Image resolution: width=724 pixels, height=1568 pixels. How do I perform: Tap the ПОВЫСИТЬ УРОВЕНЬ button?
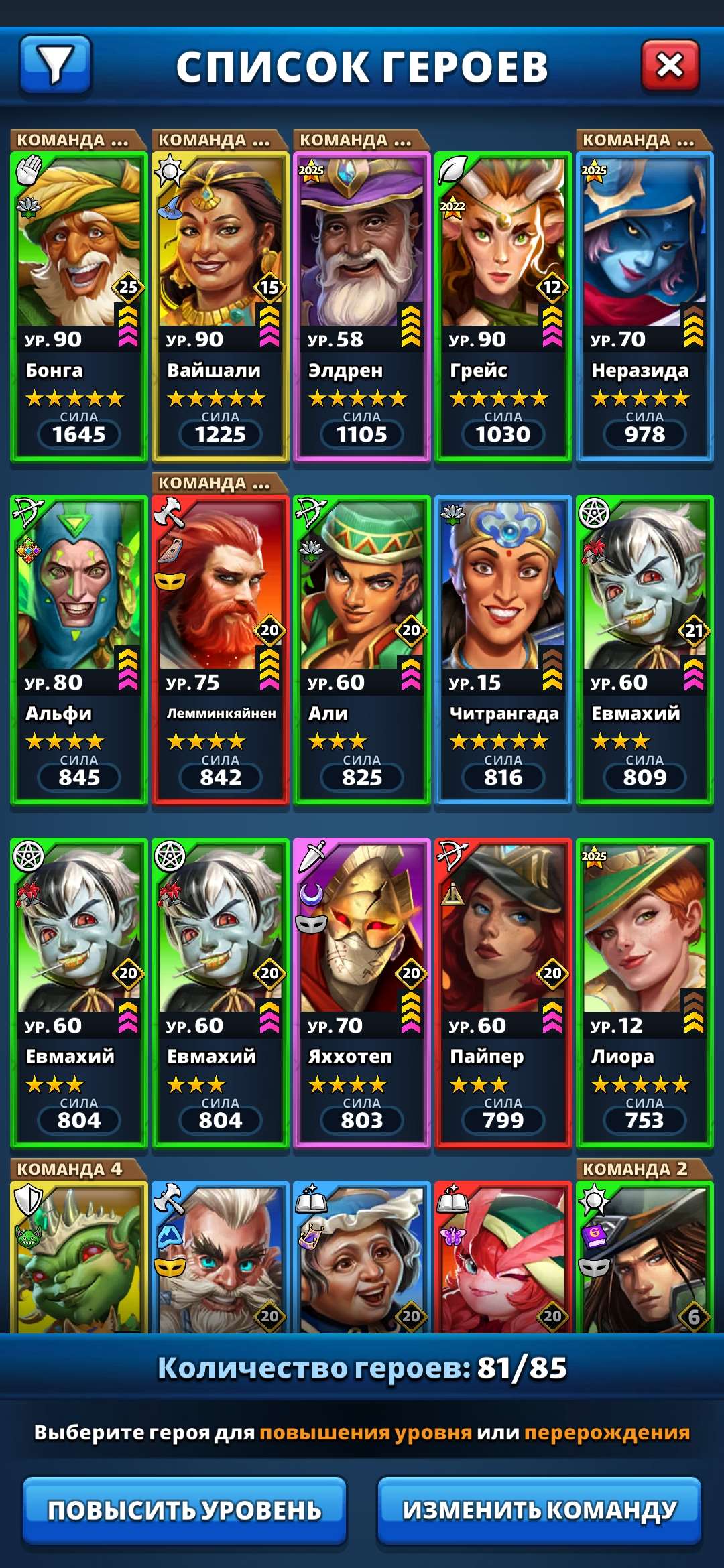coord(184,1510)
